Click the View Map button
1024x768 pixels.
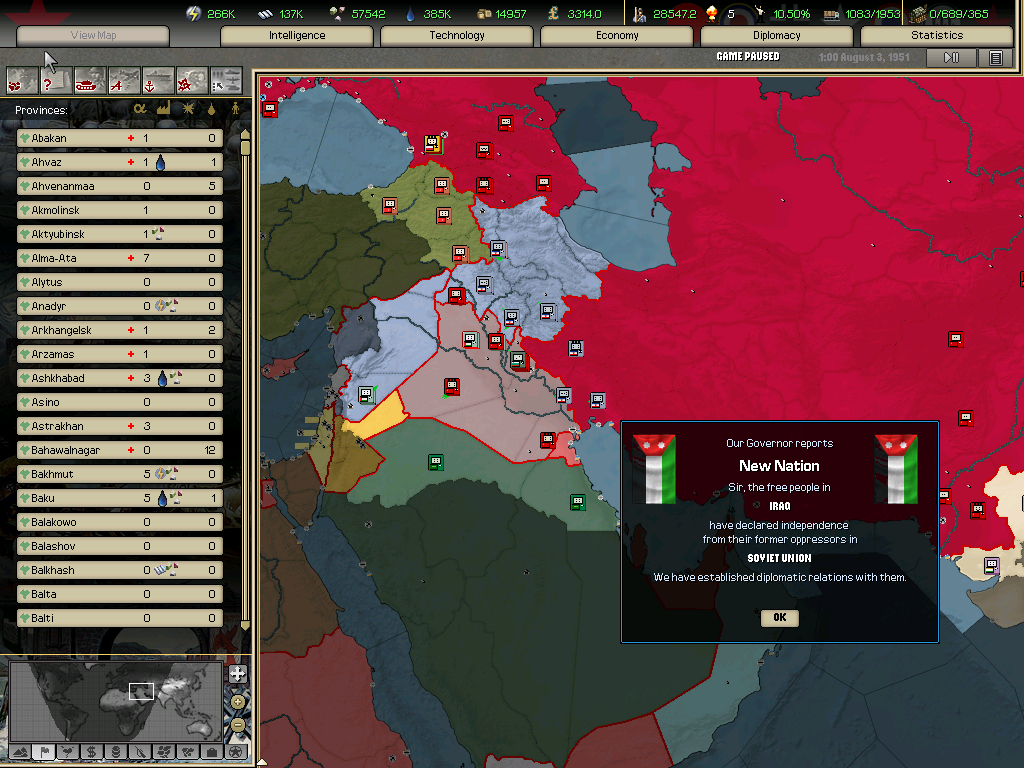pyautogui.click(x=93, y=36)
